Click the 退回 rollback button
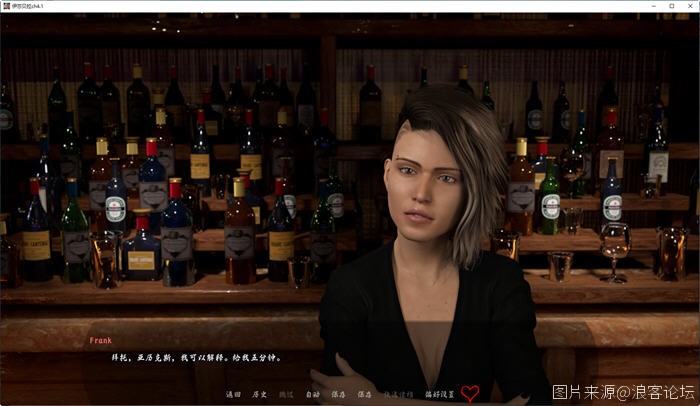 (234, 394)
